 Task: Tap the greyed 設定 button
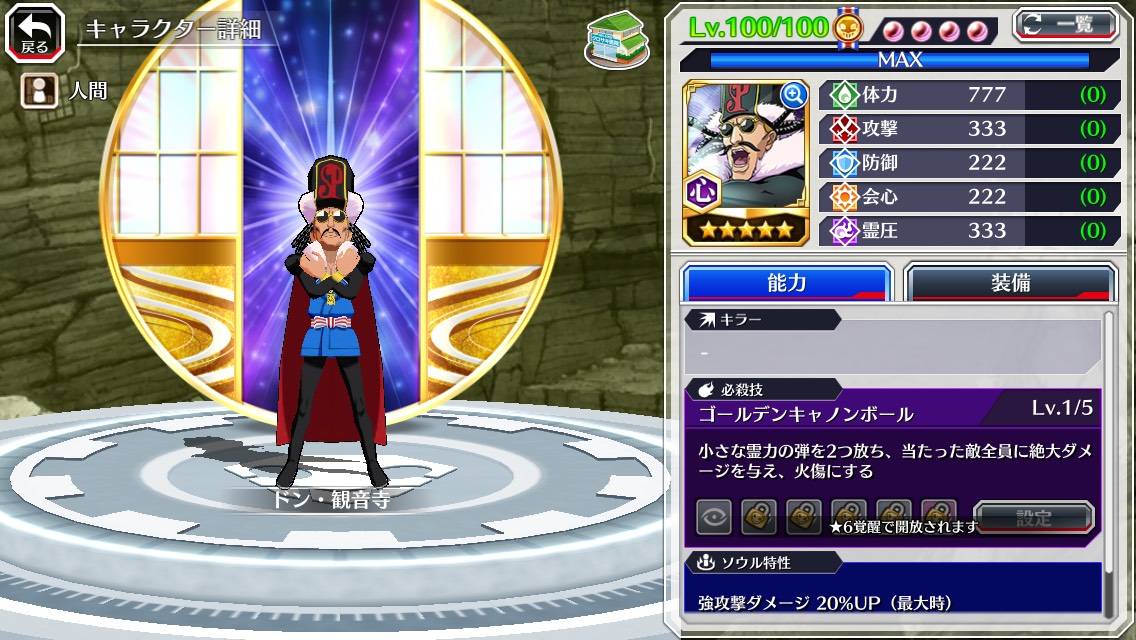pos(1034,518)
